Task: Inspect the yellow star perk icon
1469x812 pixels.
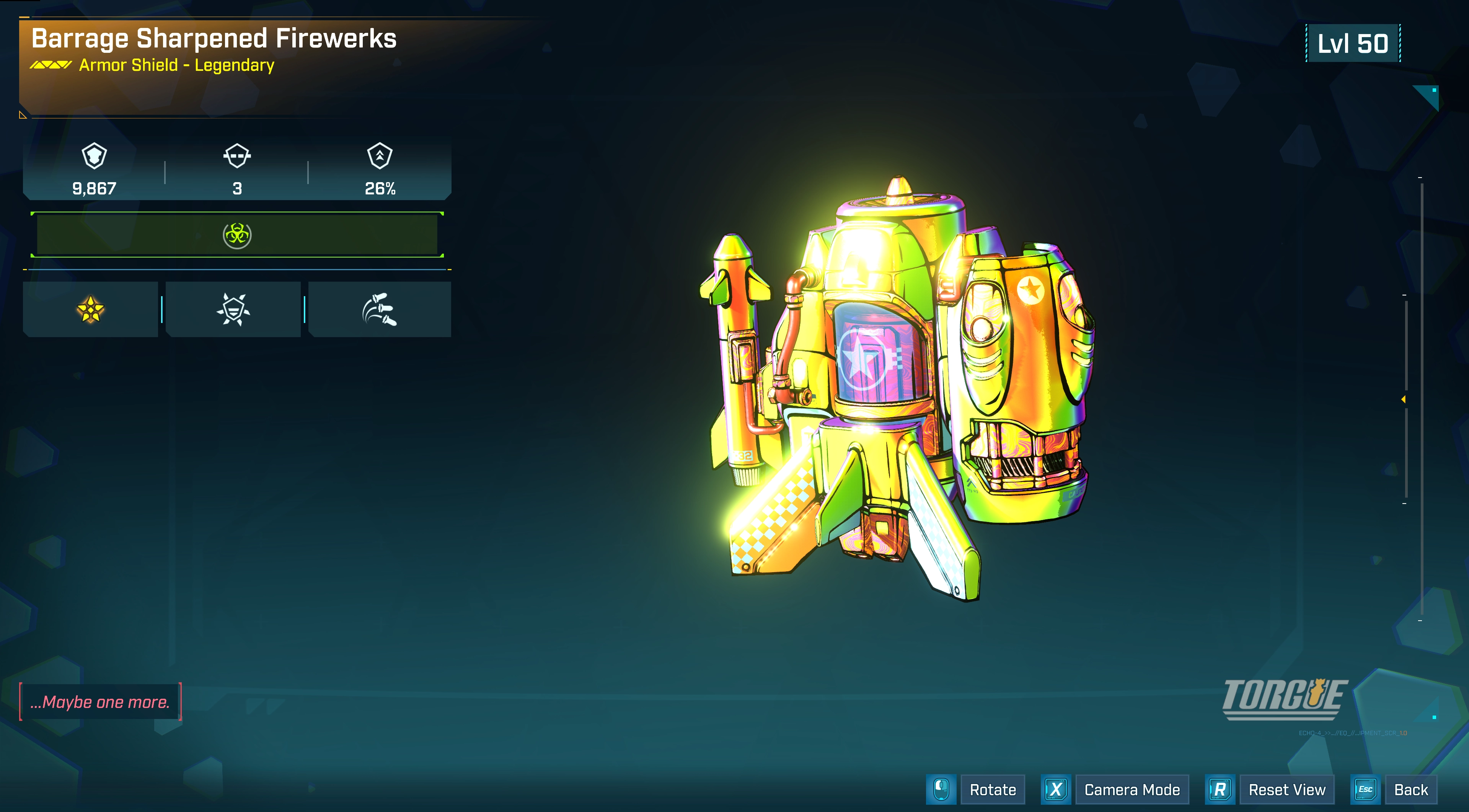Action: click(x=91, y=310)
